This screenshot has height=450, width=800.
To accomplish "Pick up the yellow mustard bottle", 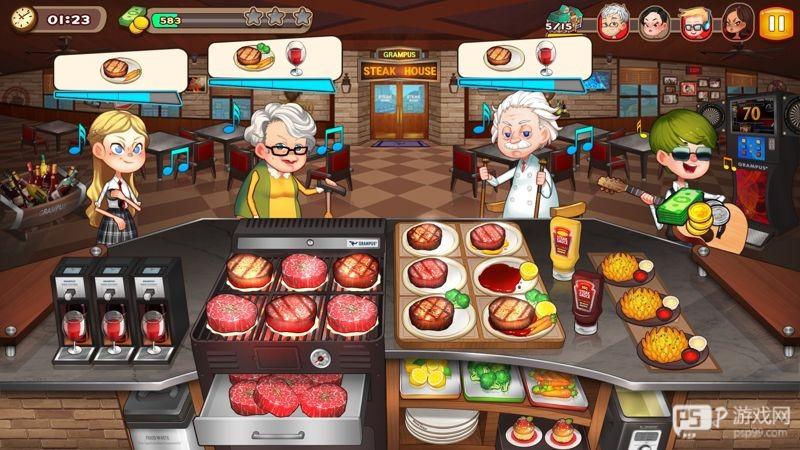I will click(565, 247).
